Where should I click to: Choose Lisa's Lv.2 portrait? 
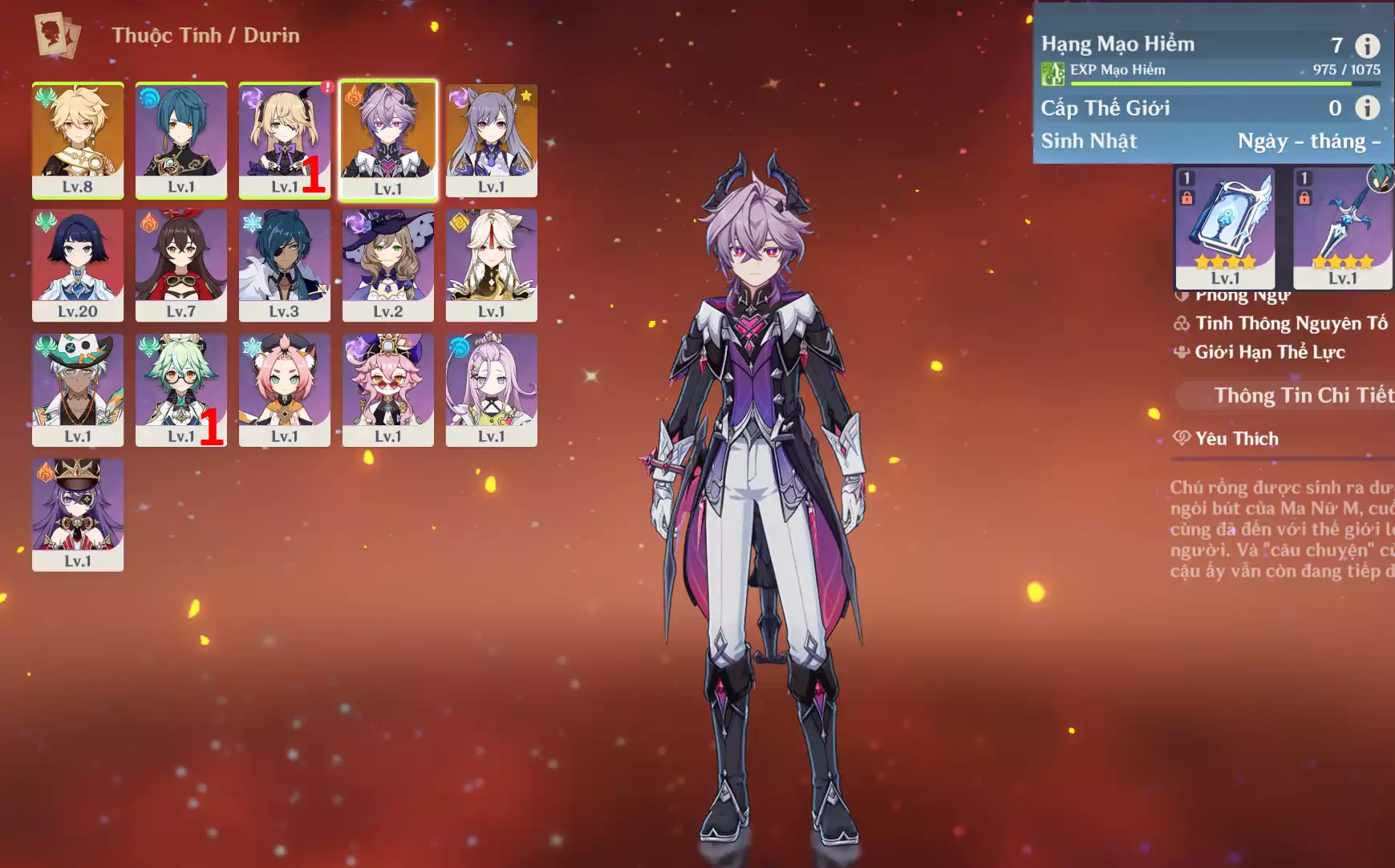click(x=388, y=265)
